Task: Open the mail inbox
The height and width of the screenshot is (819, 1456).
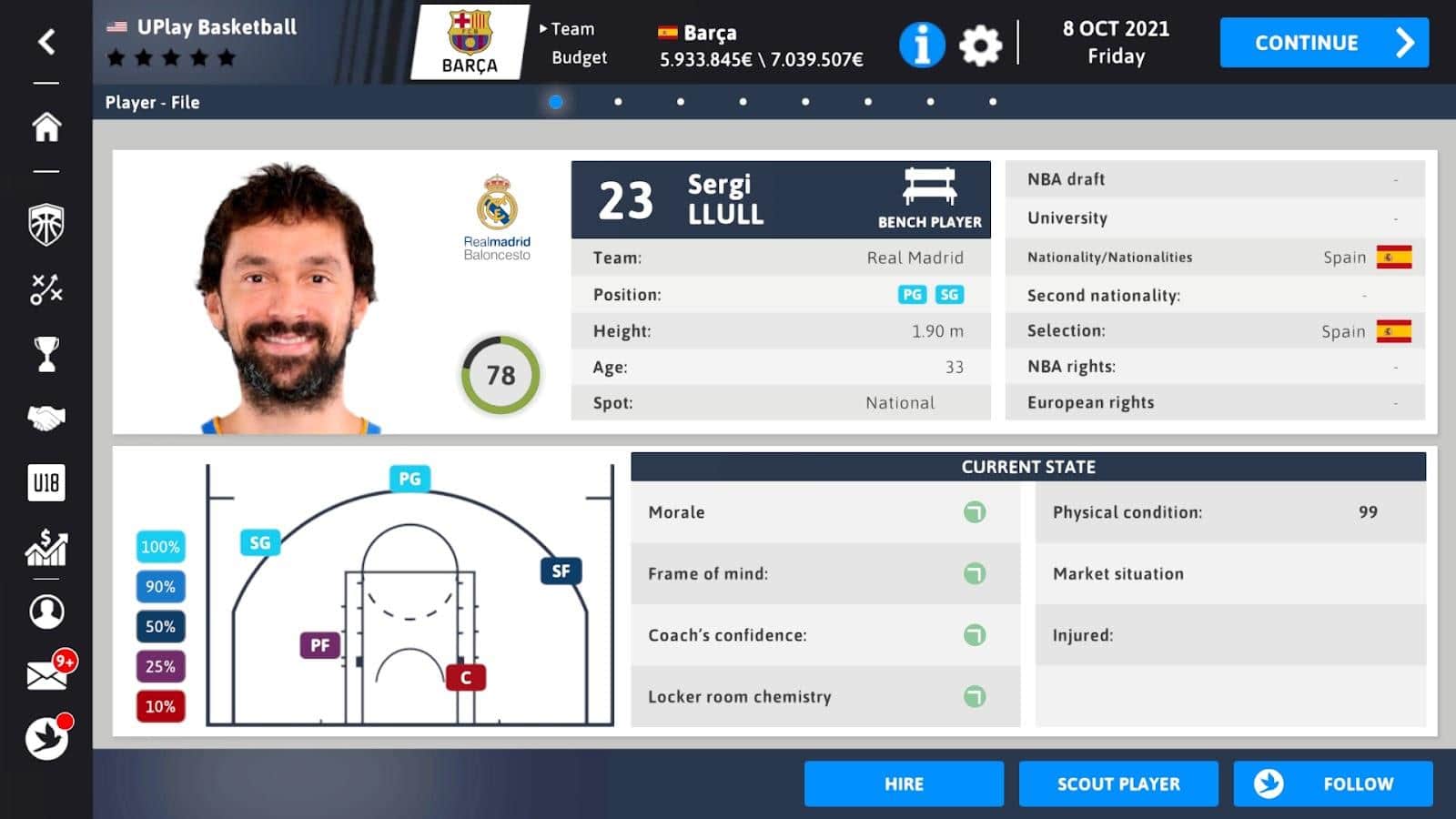Action: click(46, 674)
